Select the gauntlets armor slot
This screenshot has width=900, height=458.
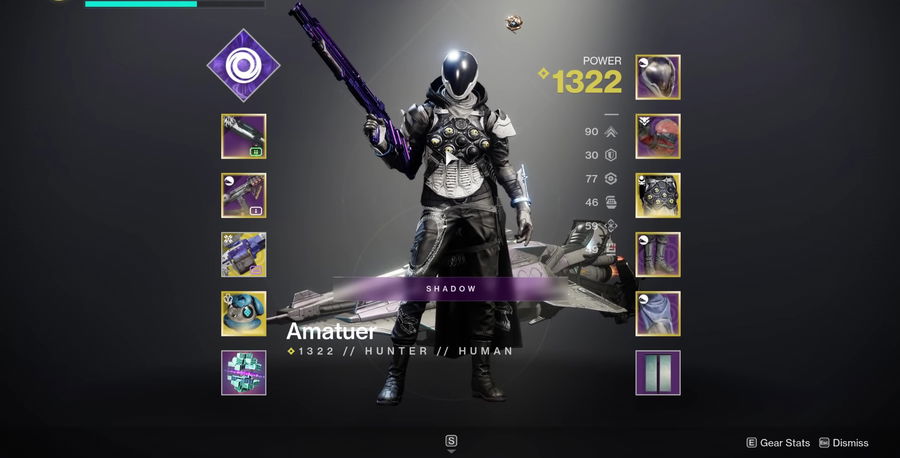click(x=658, y=136)
